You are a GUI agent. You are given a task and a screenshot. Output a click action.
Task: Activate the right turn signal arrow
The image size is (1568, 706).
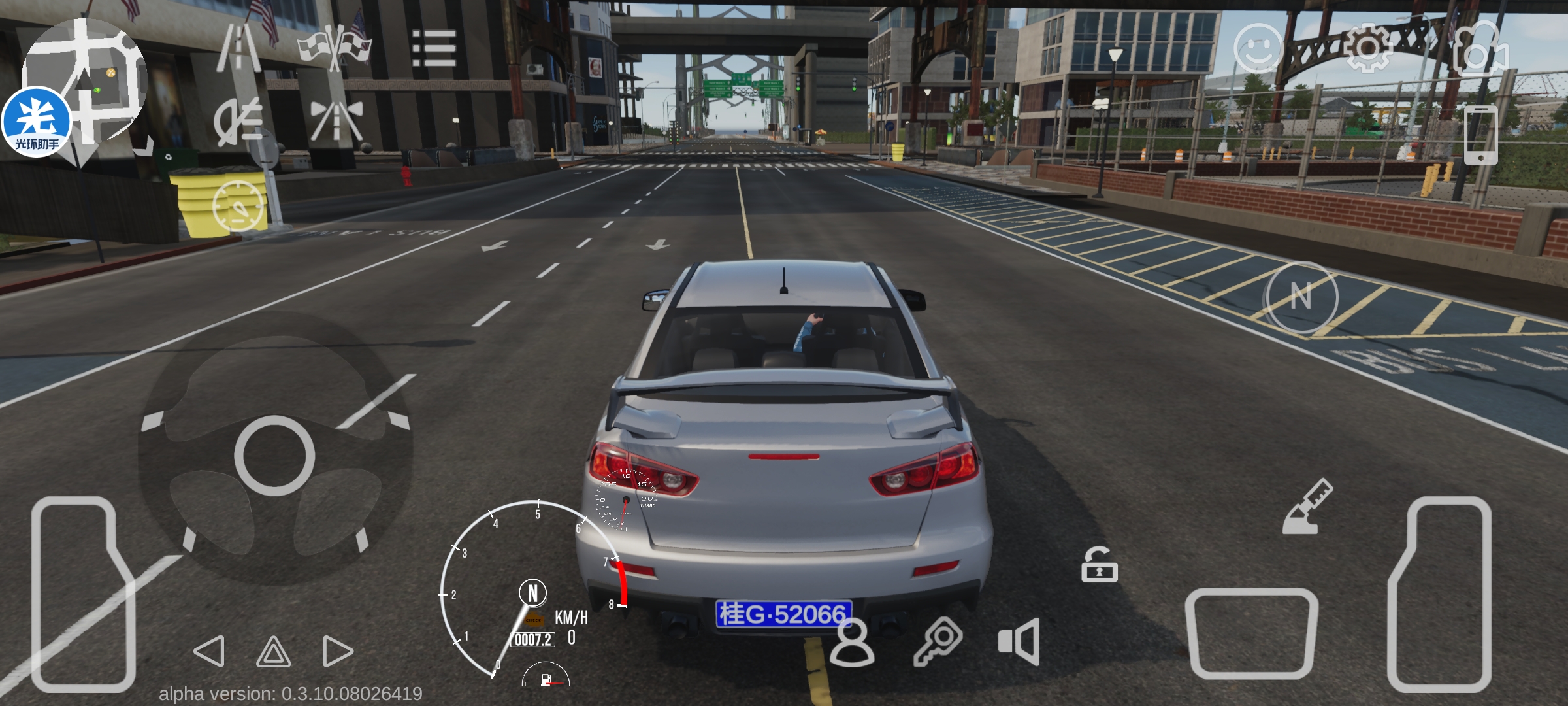(x=337, y=651)
